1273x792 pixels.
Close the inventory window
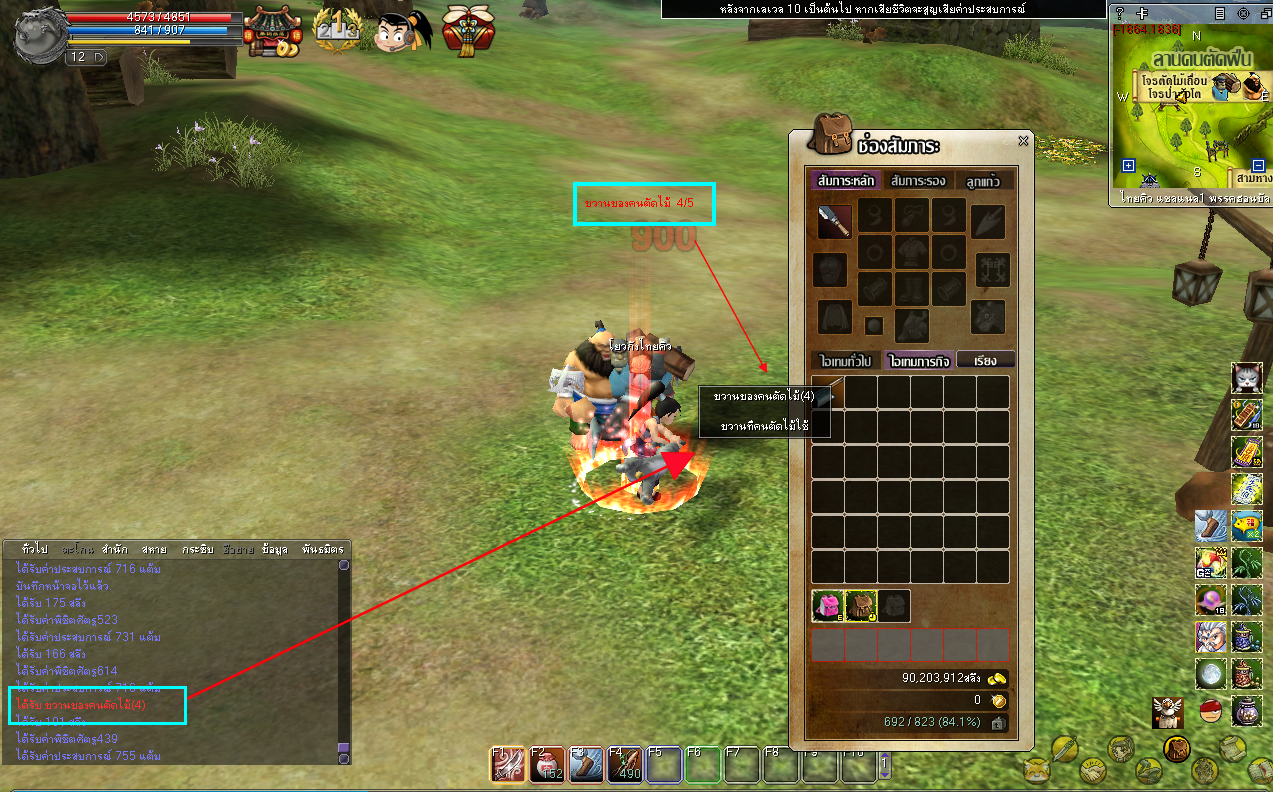[x=1023, y=142]
